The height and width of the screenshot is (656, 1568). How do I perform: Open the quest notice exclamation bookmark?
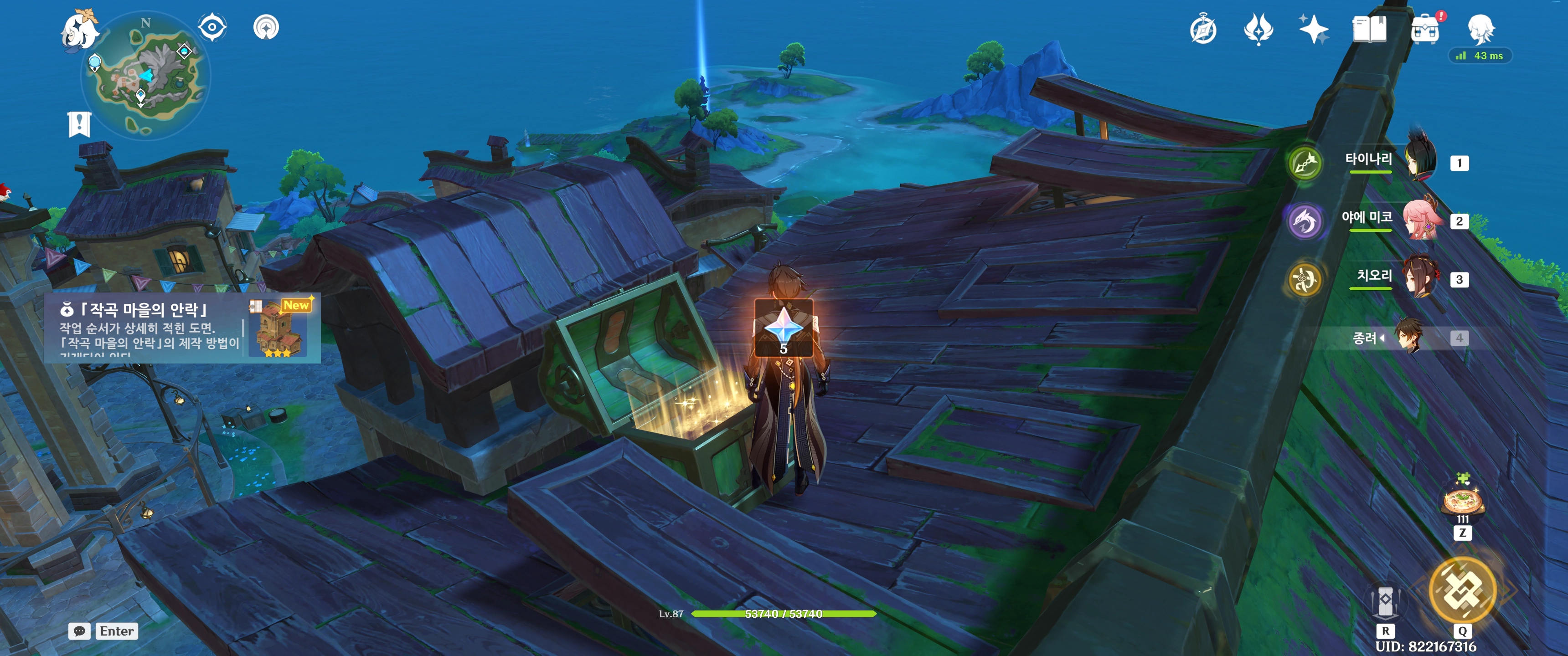pyautogui.click(x=79, y=124)
